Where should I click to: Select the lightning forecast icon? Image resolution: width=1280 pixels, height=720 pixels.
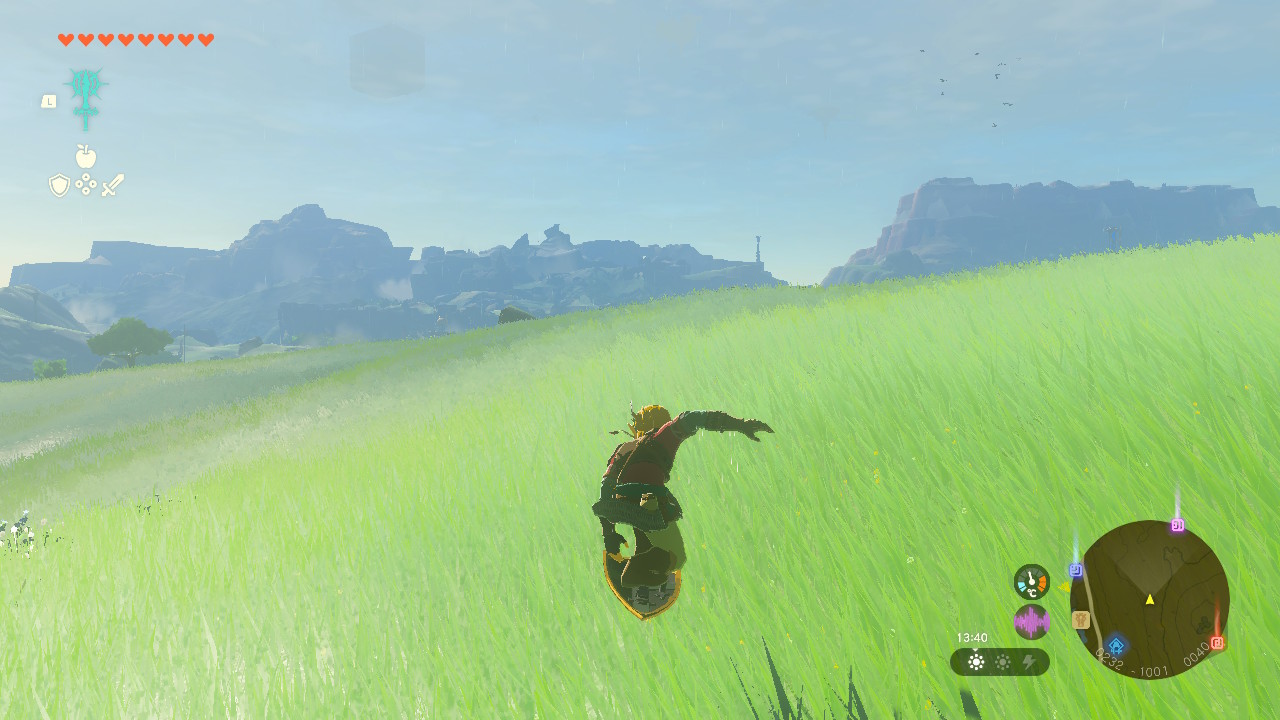[1030, 660]
